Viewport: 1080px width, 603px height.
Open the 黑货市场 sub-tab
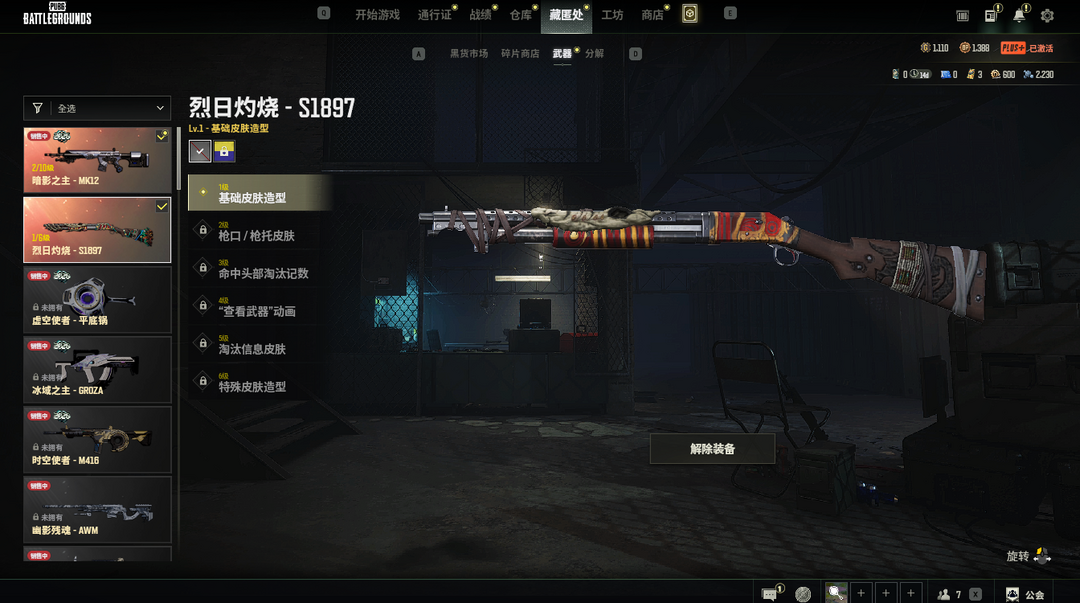468,54
